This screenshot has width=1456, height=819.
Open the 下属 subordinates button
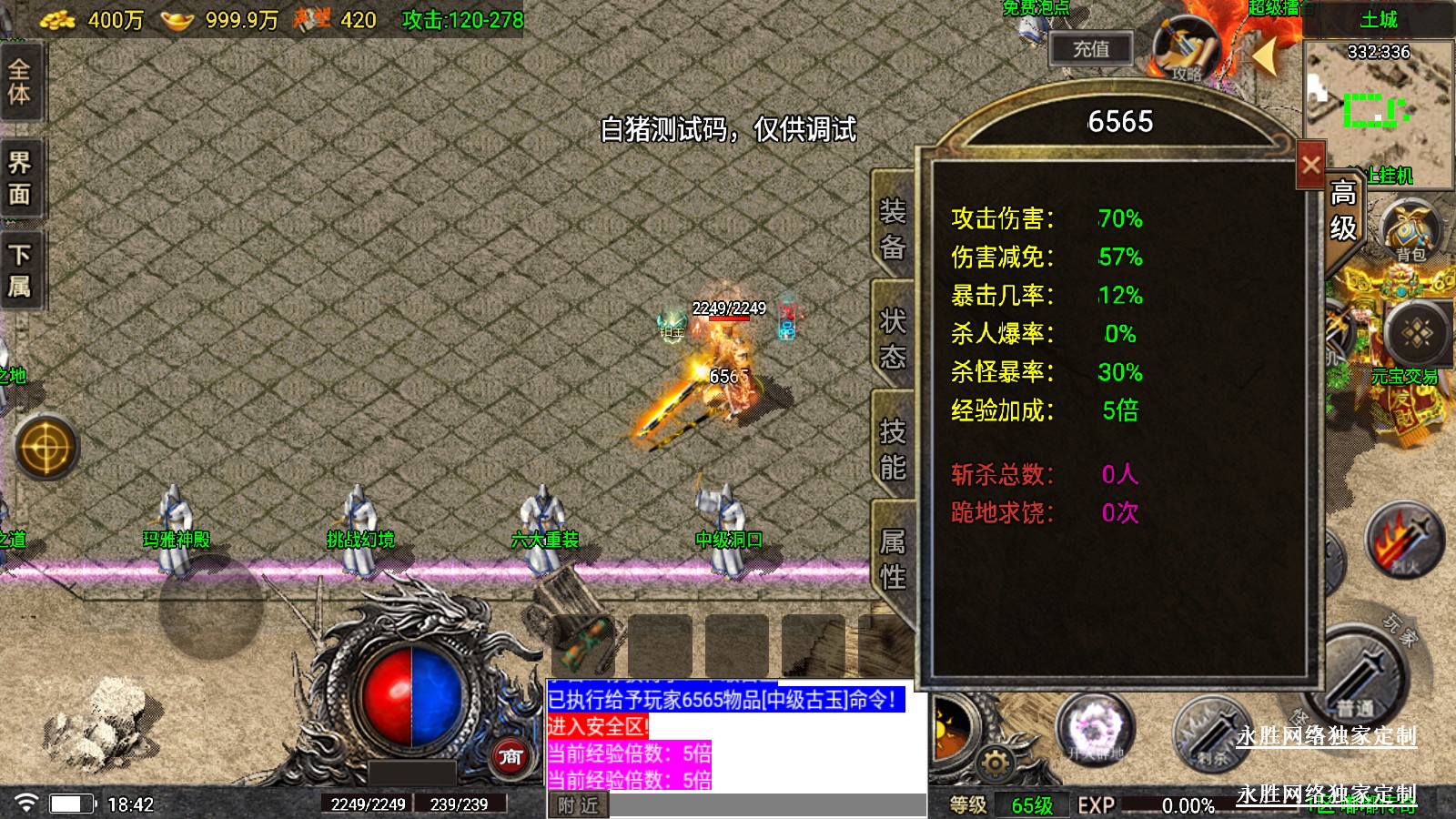coord(20,270)
